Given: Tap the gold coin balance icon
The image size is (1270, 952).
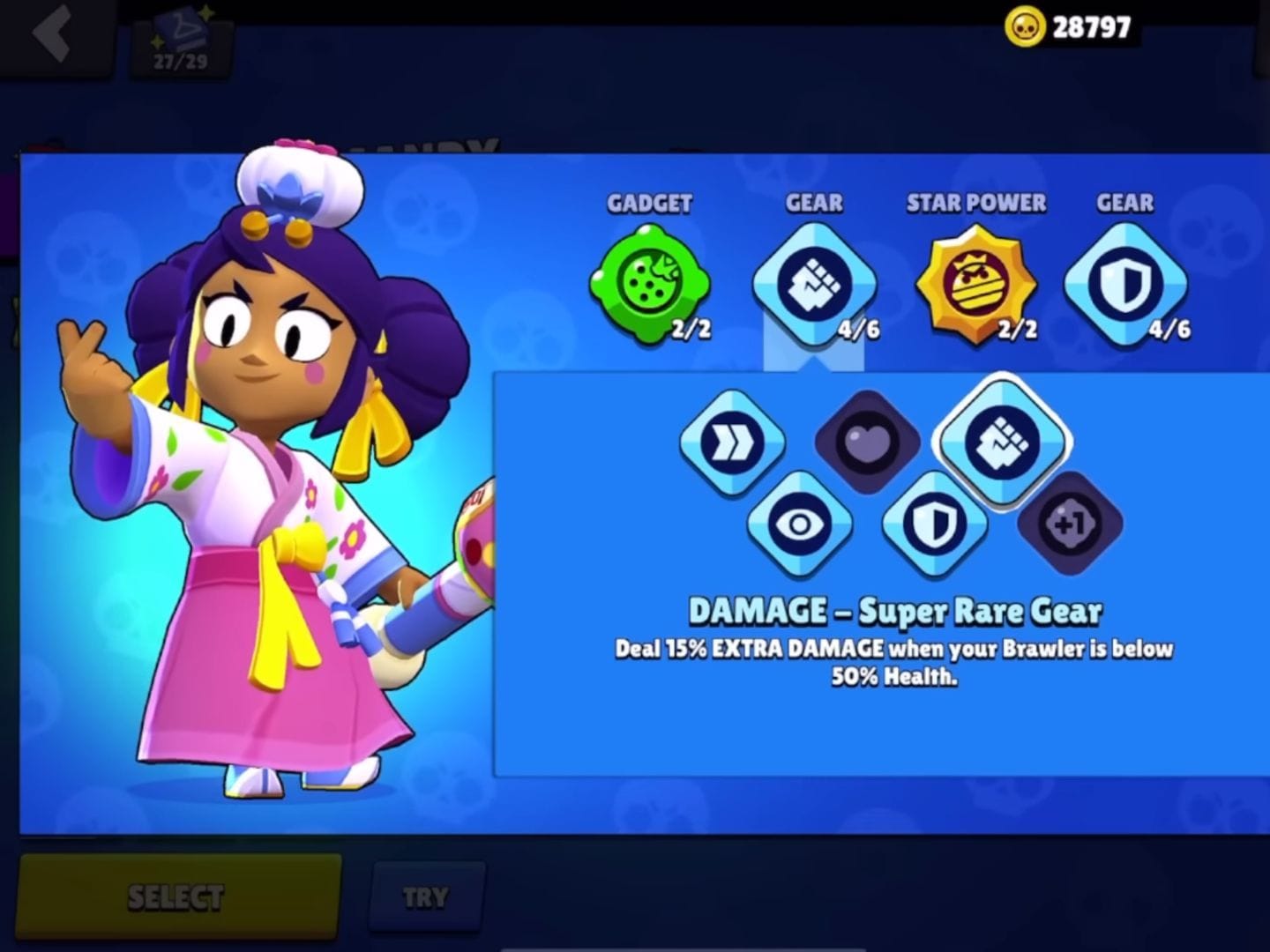Looking at the screenshot, I should 1023,26.
